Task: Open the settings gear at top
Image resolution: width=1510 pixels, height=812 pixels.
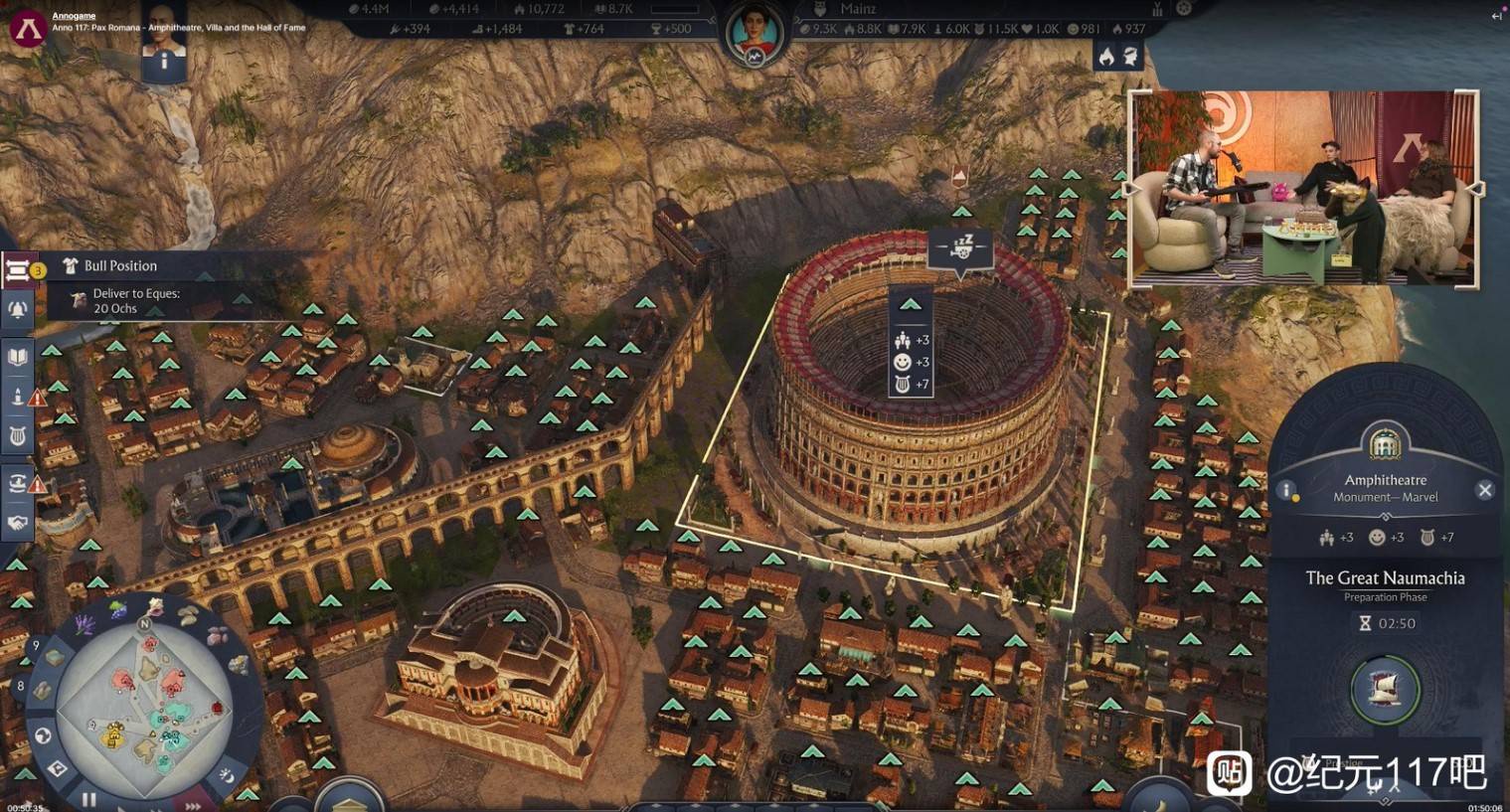Action: (x=1183, y=8)
